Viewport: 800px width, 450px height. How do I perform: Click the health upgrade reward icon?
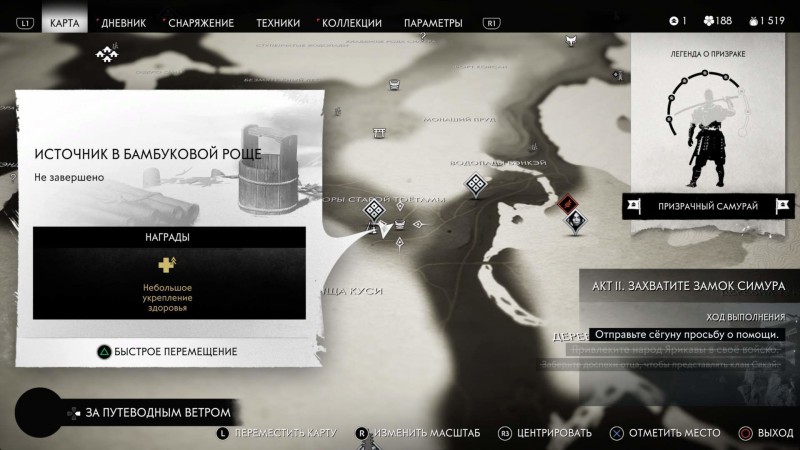167,265
